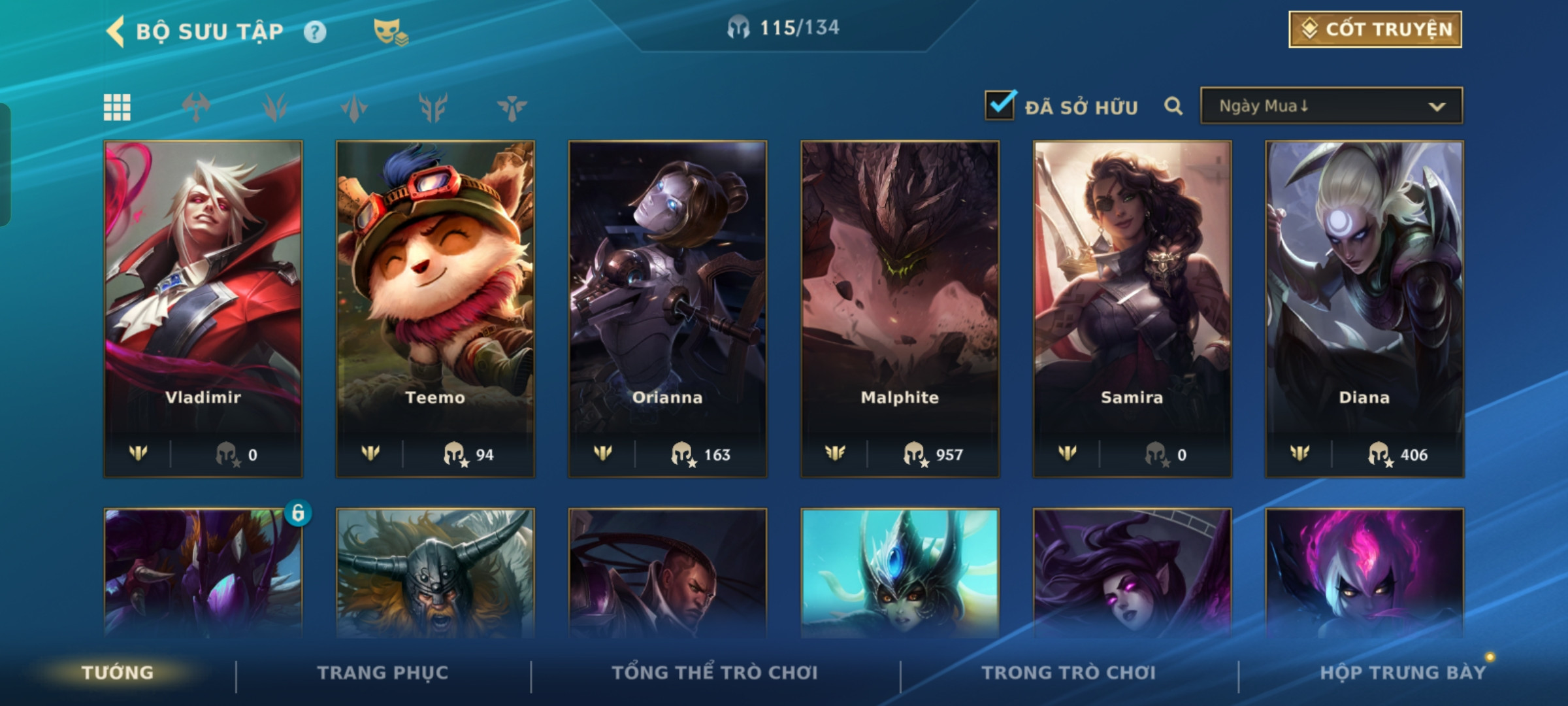
Task: Open the question mark help icon
Action: click(315, 32)
